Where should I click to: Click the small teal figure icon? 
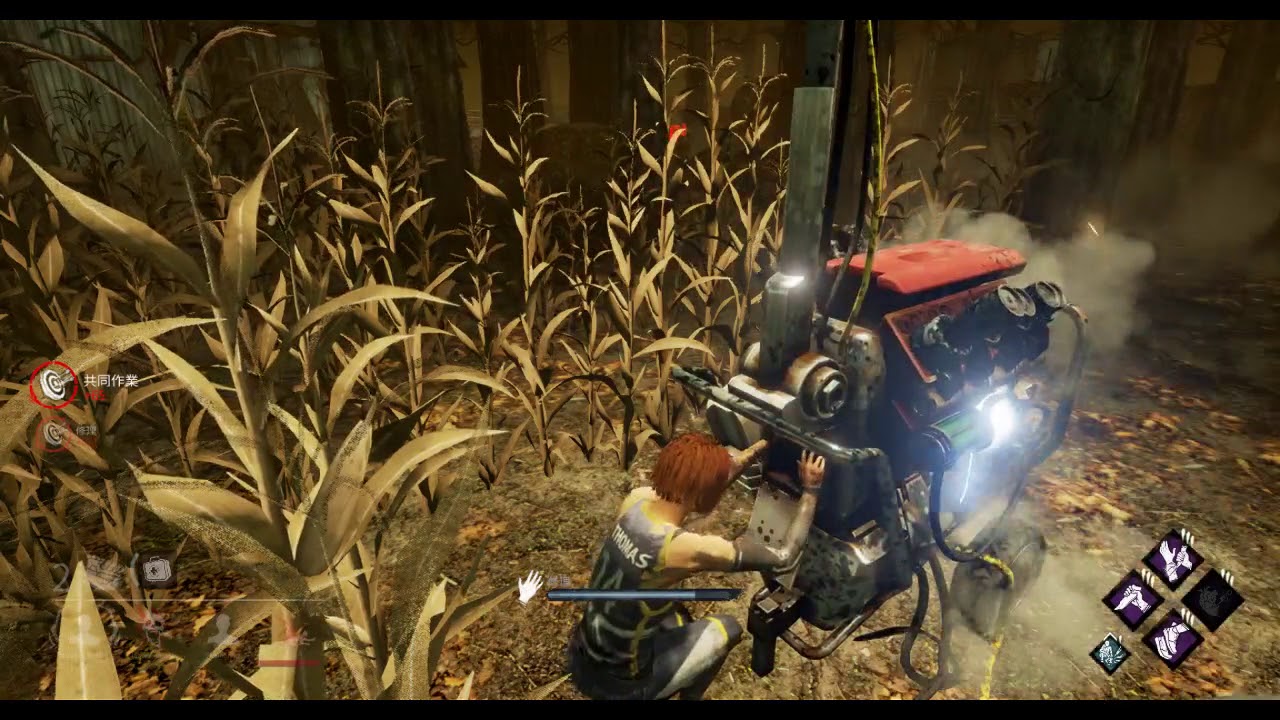[1109, 653]
